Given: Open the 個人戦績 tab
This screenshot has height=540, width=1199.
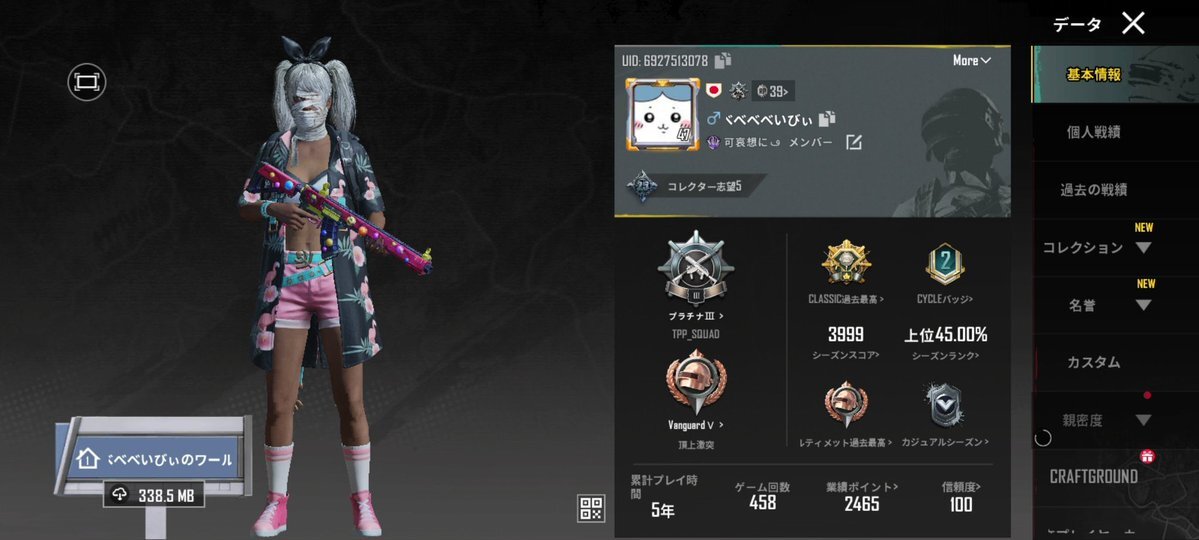Looking at the screenshot, I should point(1094,132).
